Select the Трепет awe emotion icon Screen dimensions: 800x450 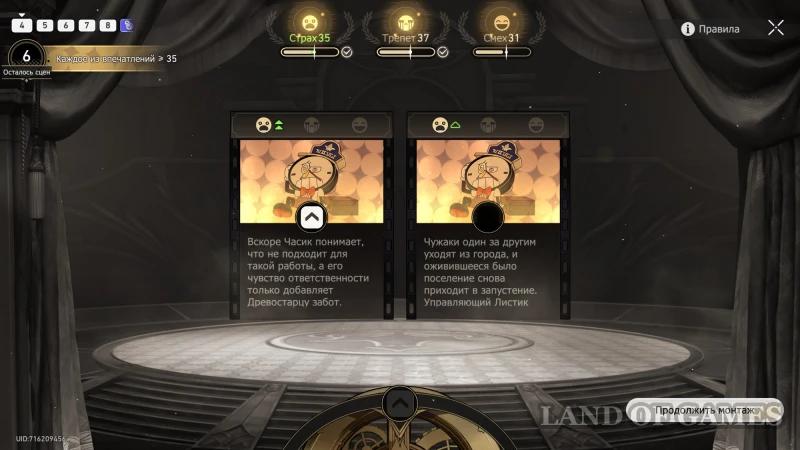point(405,21)
